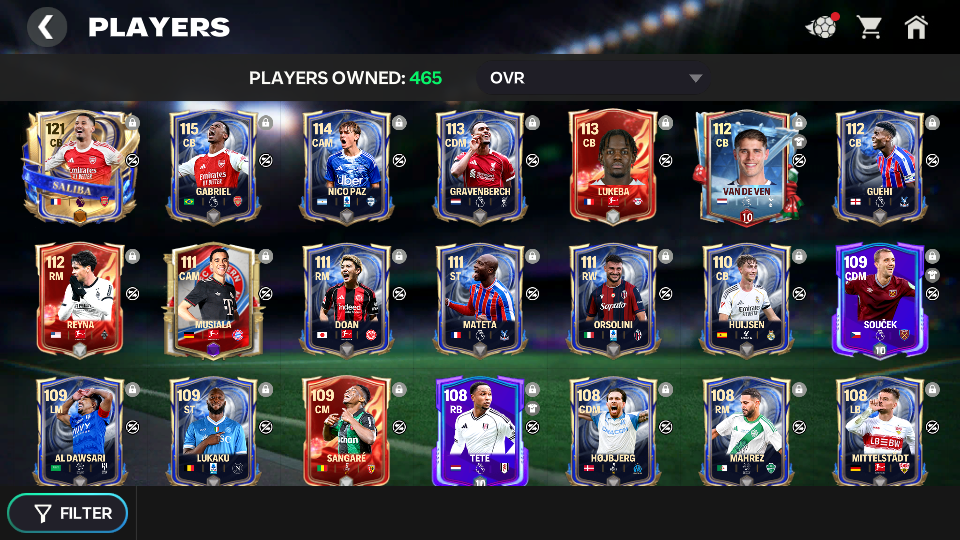Open the OVR sort dropdown
The image size is (960, 540).
pos(596,78)
